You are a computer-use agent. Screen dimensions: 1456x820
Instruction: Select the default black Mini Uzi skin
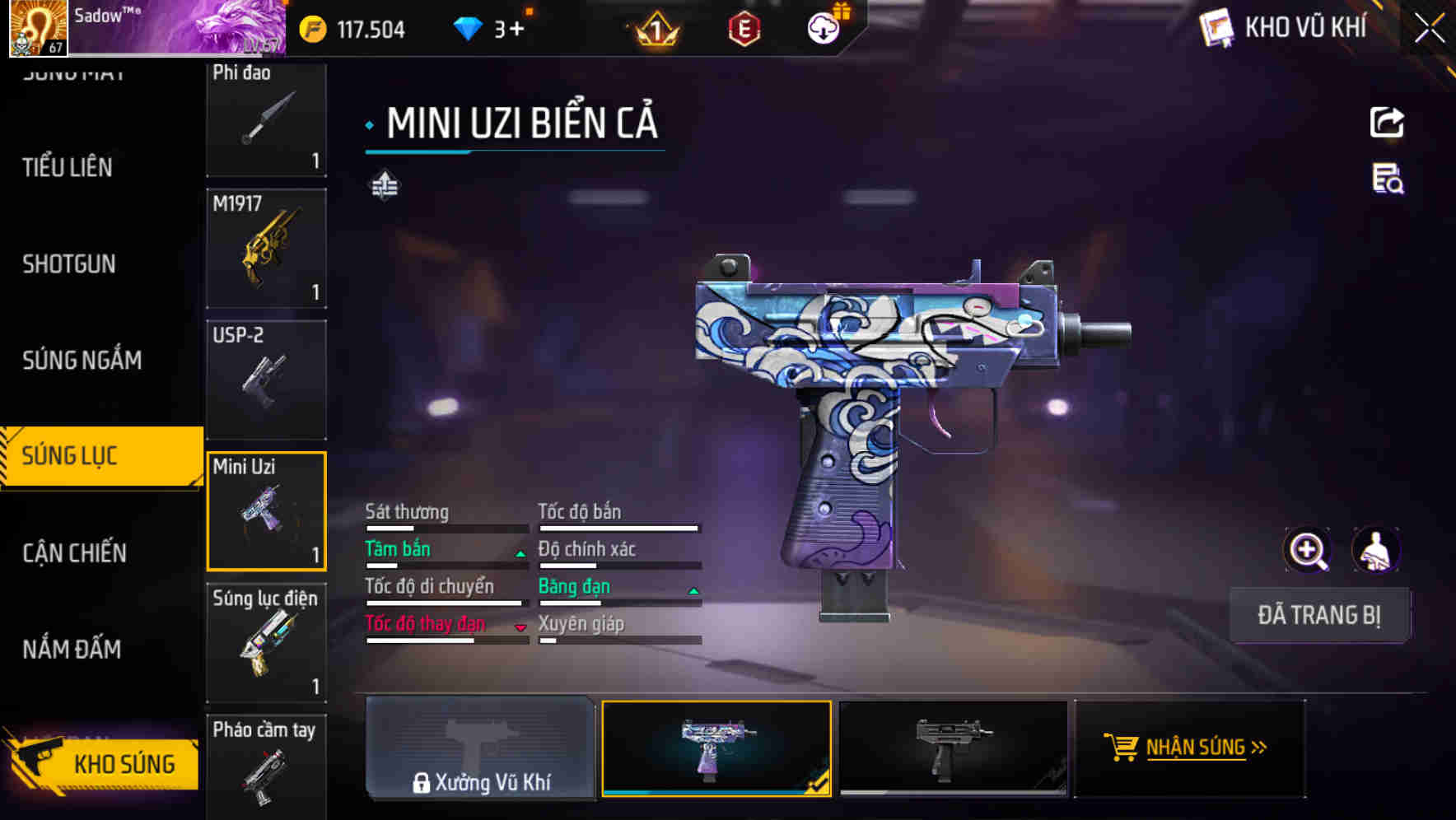[953, 748]
